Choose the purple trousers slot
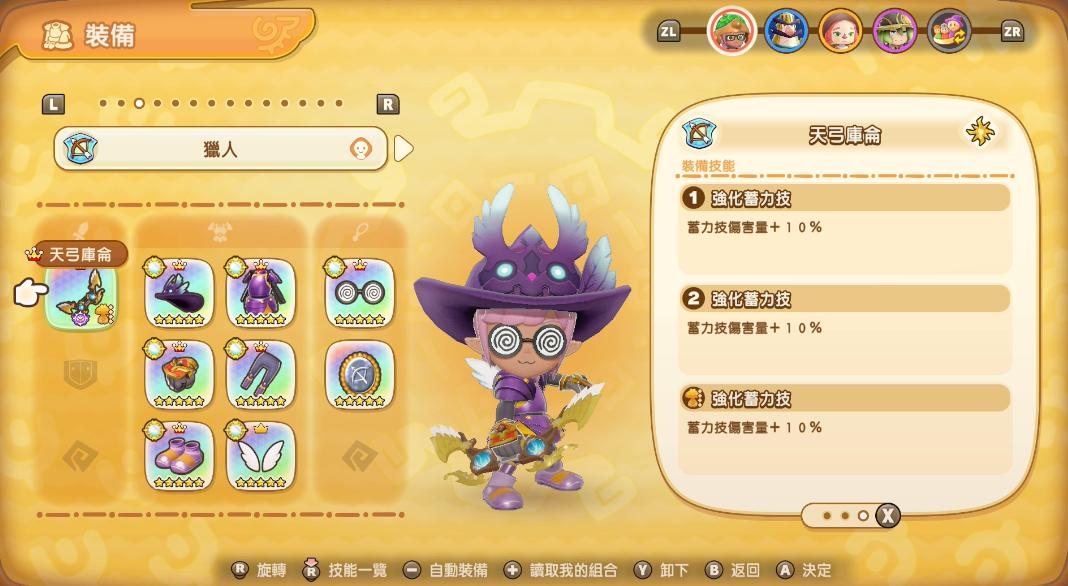 [x=261, y=375]
